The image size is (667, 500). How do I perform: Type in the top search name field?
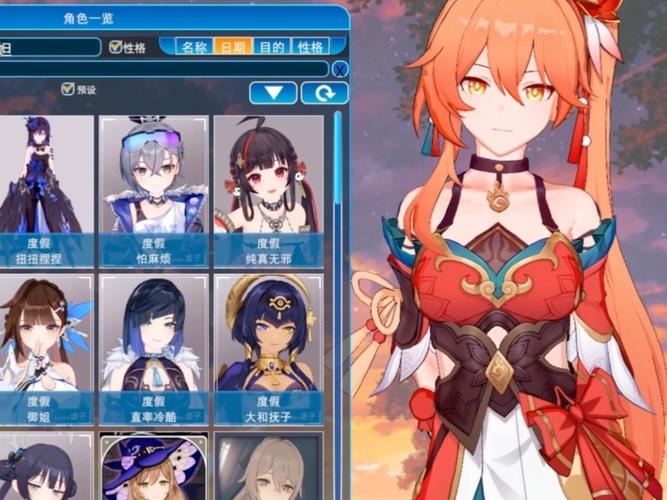(x=50, y=47)
